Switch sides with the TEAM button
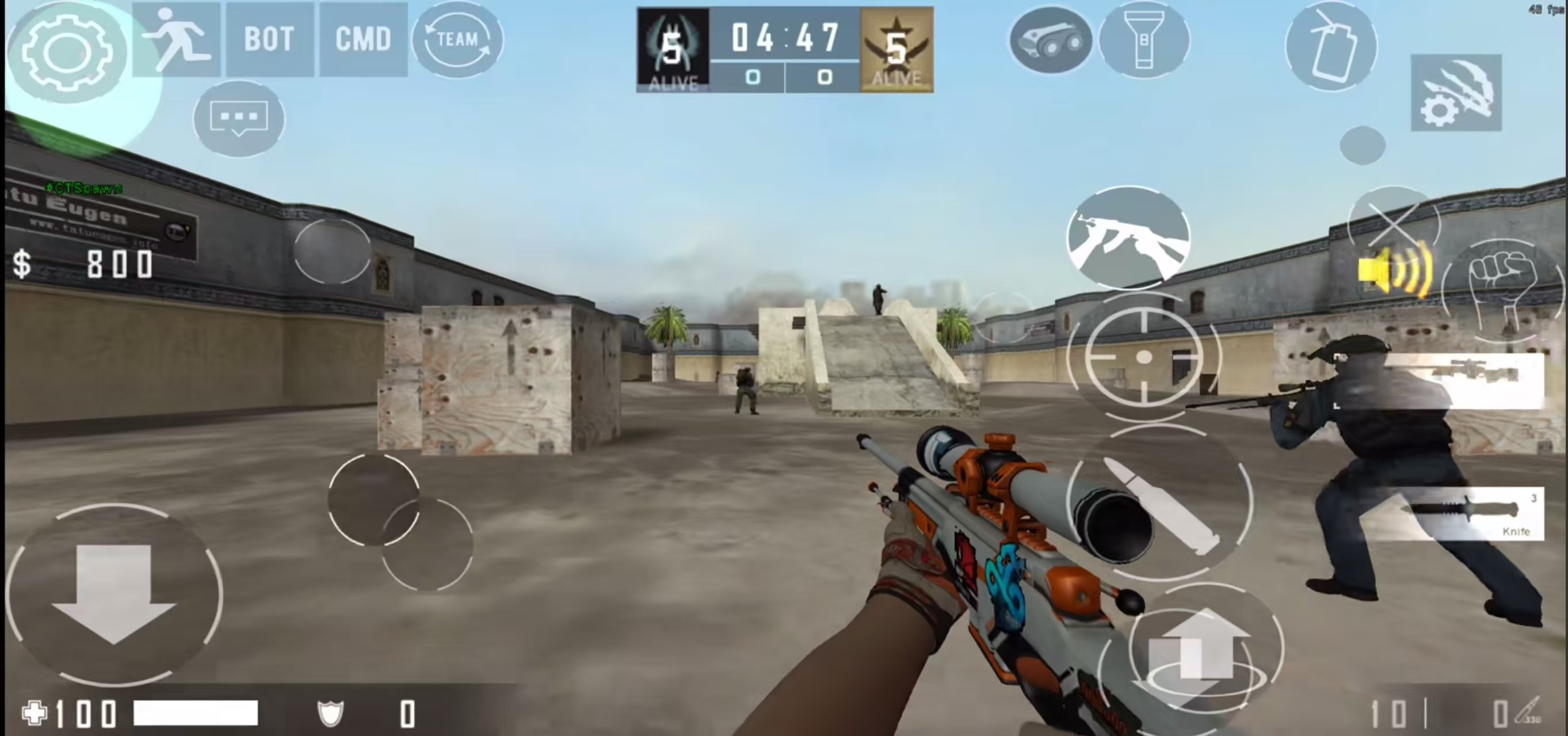 tap(457, 40)
